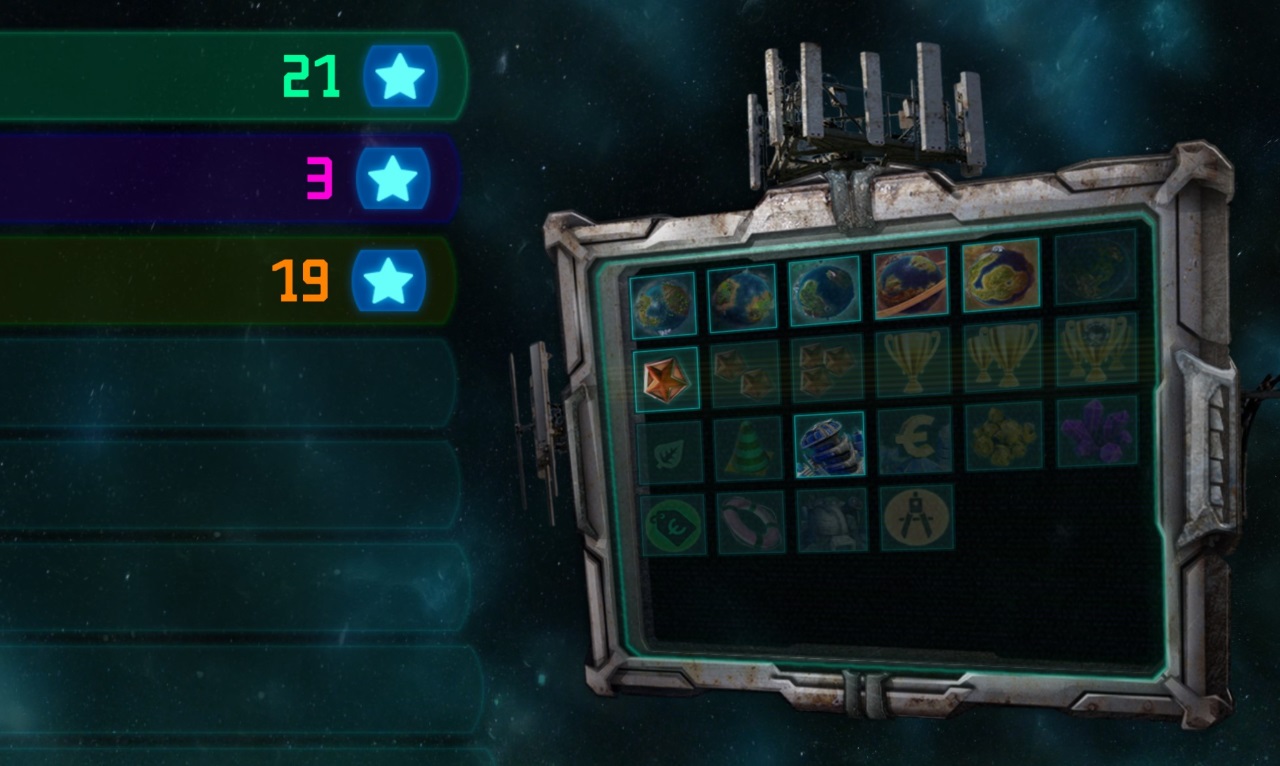Select the yellow desert planet tile
1280x766 pixels.
1001,275
